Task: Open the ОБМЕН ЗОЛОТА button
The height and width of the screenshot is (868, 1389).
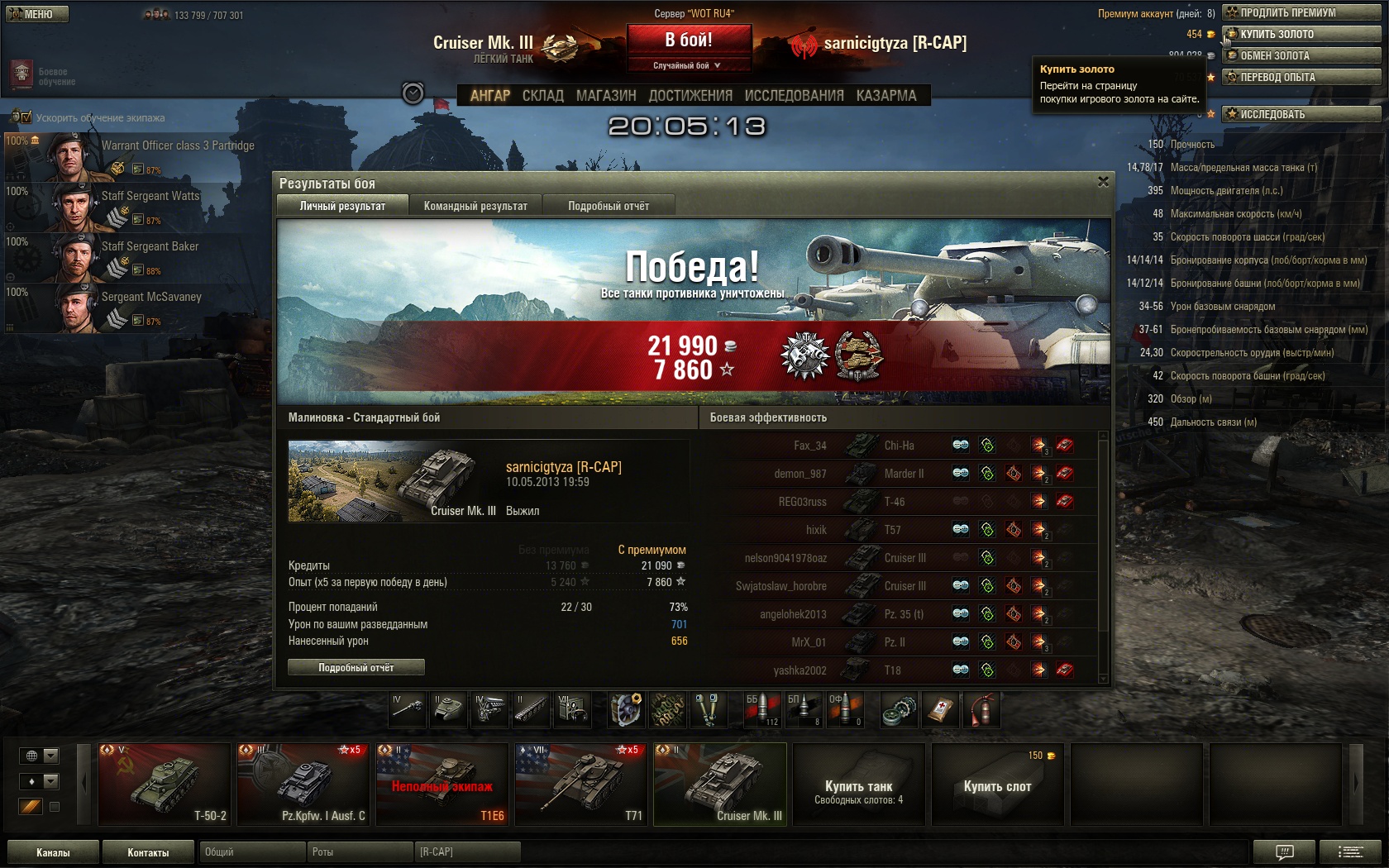Action: (1301, 55)
